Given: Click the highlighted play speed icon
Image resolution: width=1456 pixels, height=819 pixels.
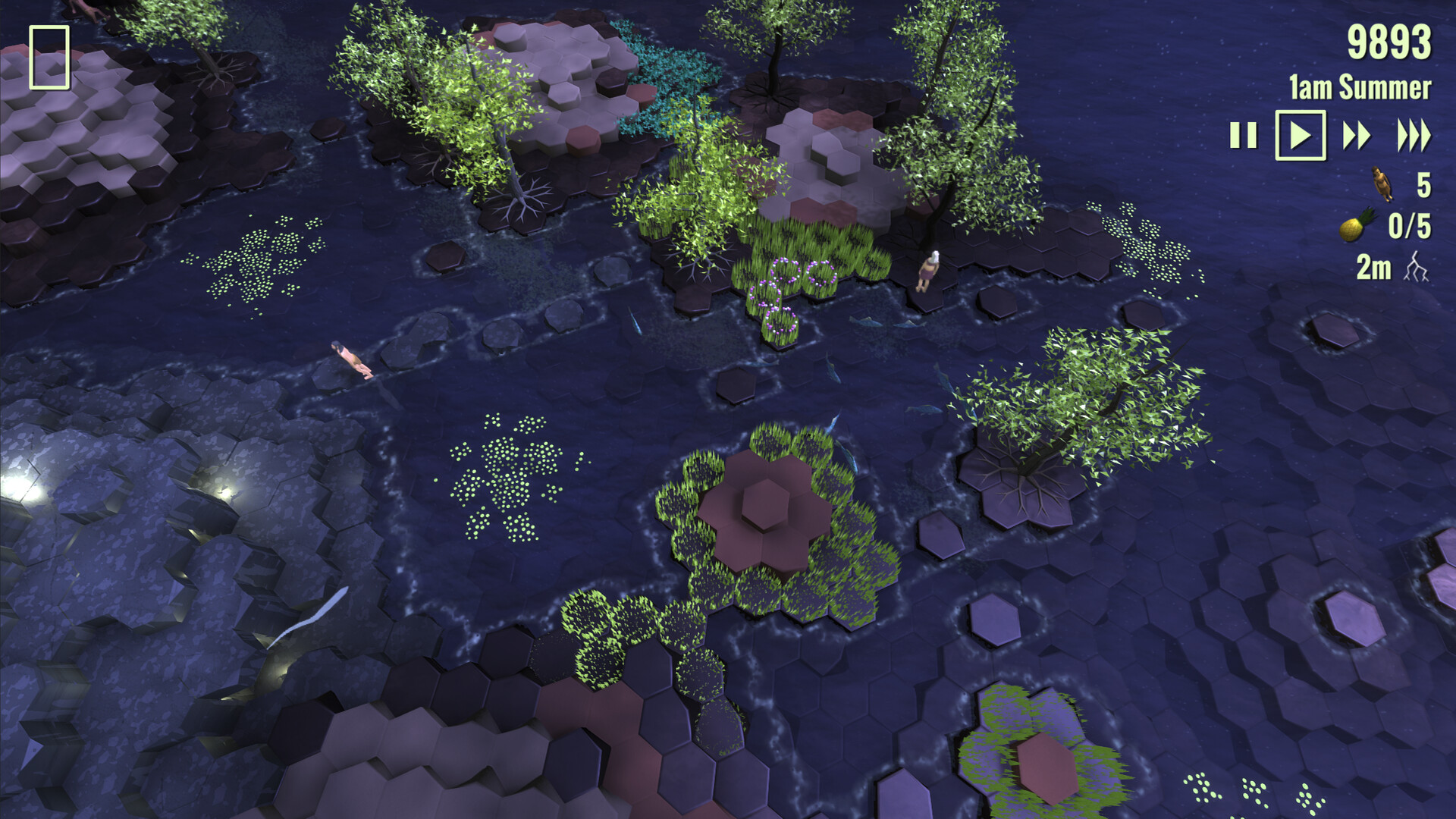Looking at the screenshot, I should (x=1301, y=135).
